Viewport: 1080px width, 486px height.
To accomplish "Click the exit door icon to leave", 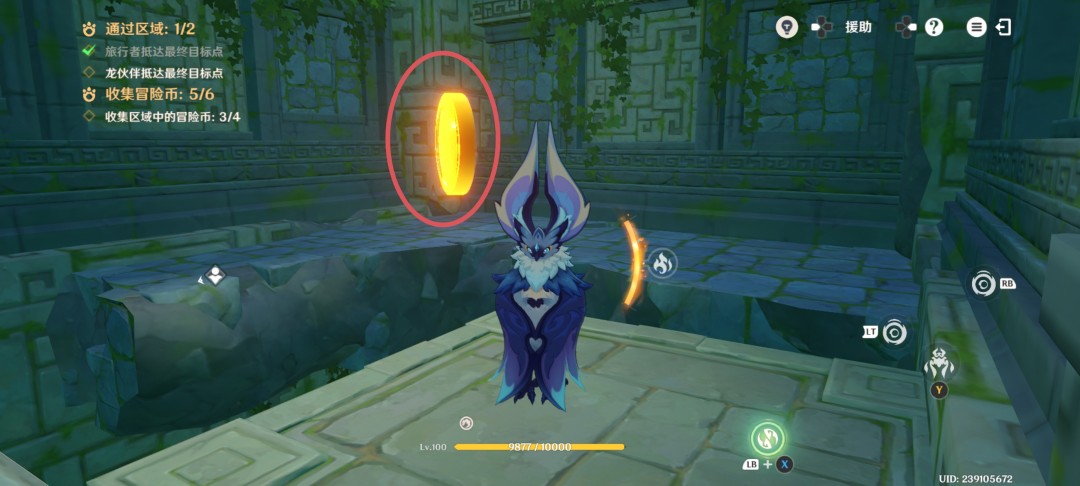I will (1003, 27).
